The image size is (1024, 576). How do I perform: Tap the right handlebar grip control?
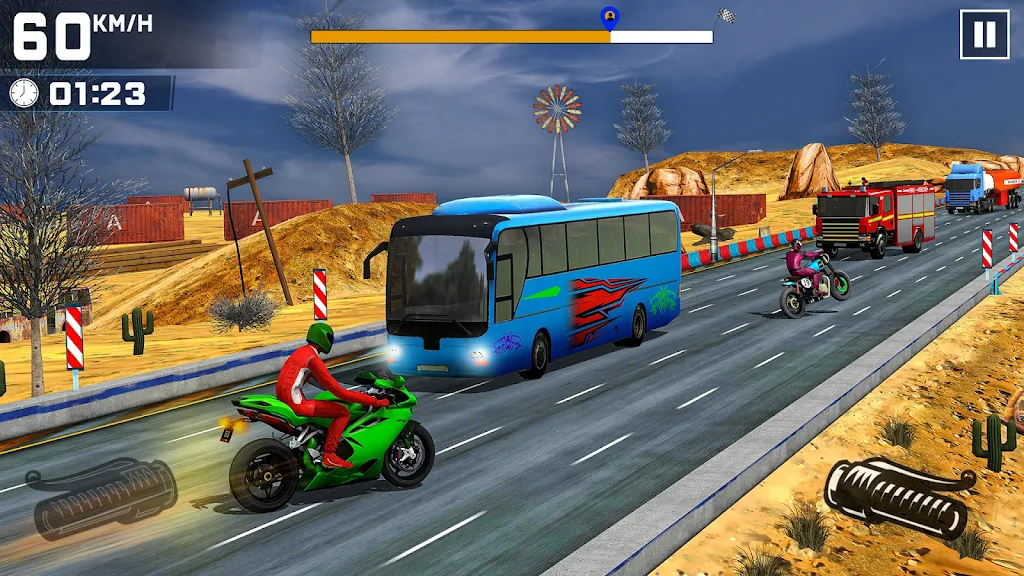[897, 497]
